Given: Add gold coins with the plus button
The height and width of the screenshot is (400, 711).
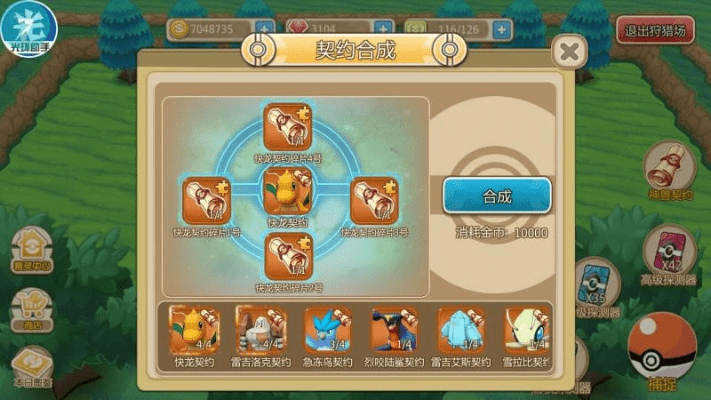Looking at the screenshot, I should click(x=265, y=30).
